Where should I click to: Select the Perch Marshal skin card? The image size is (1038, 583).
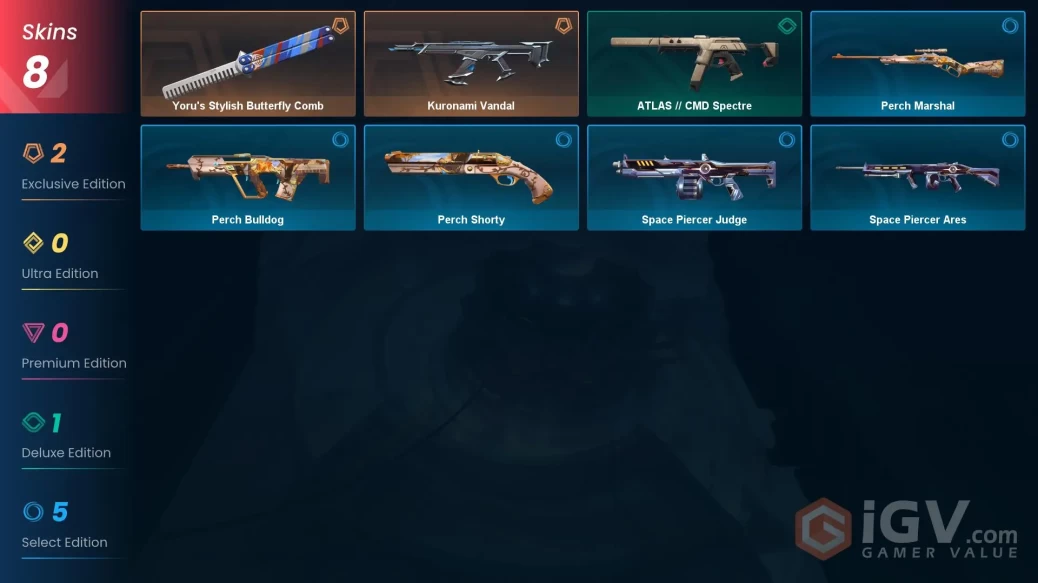point(917,64)
